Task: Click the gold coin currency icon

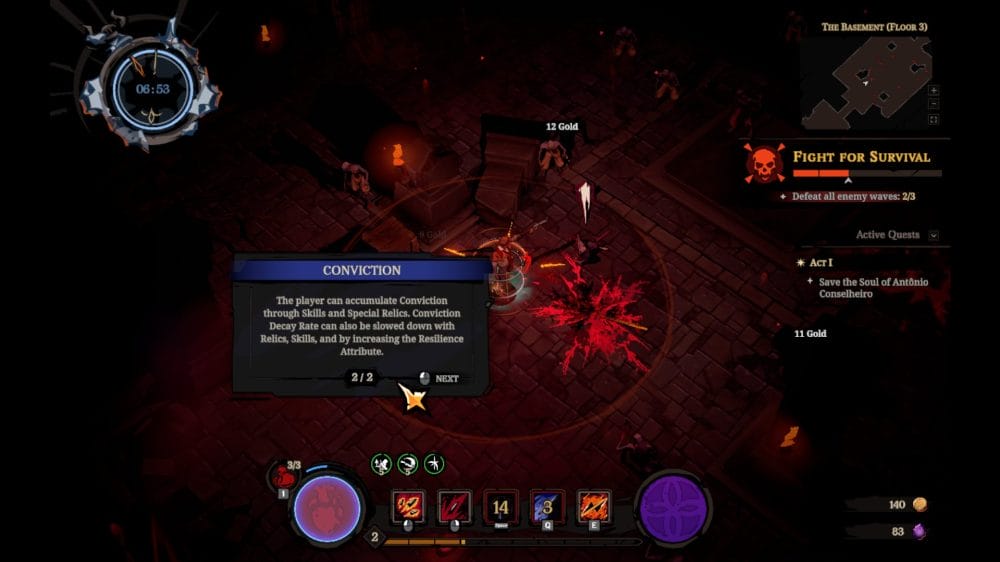Action: (921, 505)
